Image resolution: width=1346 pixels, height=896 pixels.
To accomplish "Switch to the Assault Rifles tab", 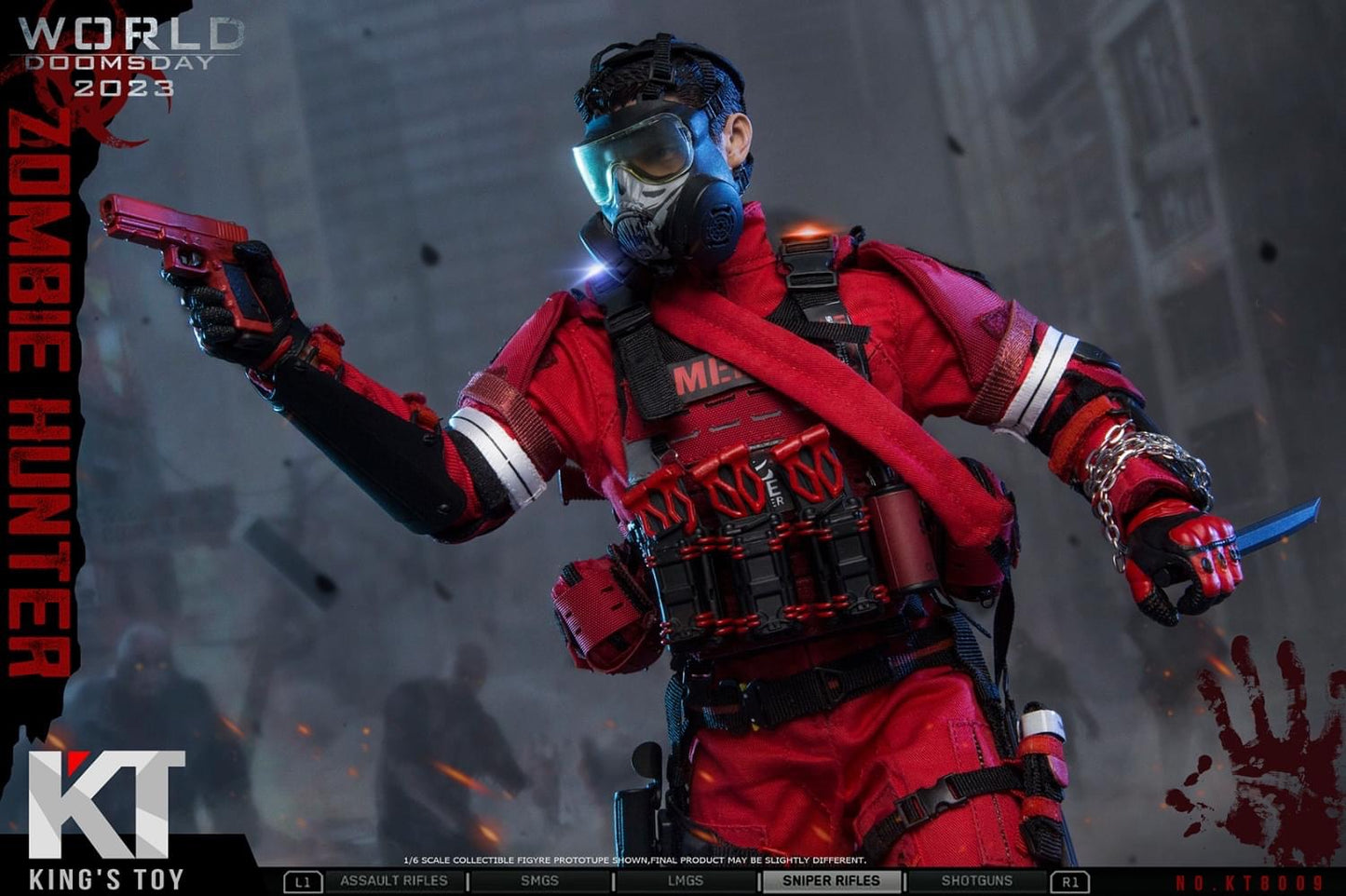I will 393,881.
